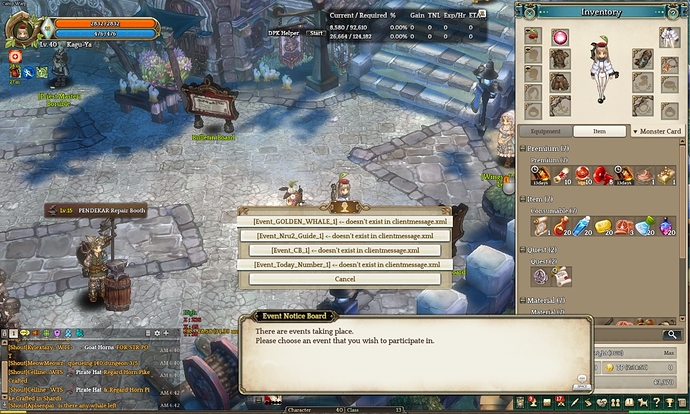
Task: Collapse the Material item category
Action: (523, 300)
